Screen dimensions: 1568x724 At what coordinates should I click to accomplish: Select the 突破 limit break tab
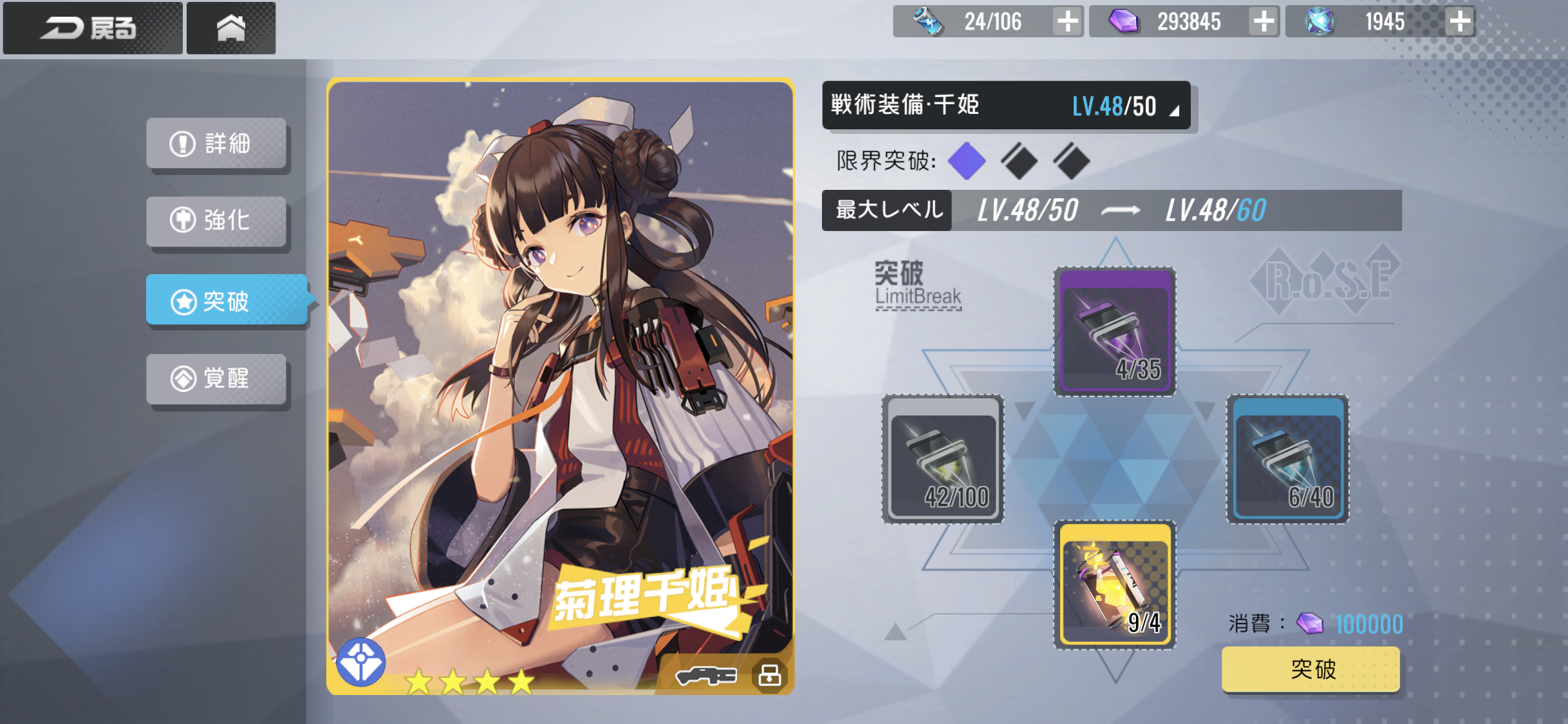coord(227,301)
